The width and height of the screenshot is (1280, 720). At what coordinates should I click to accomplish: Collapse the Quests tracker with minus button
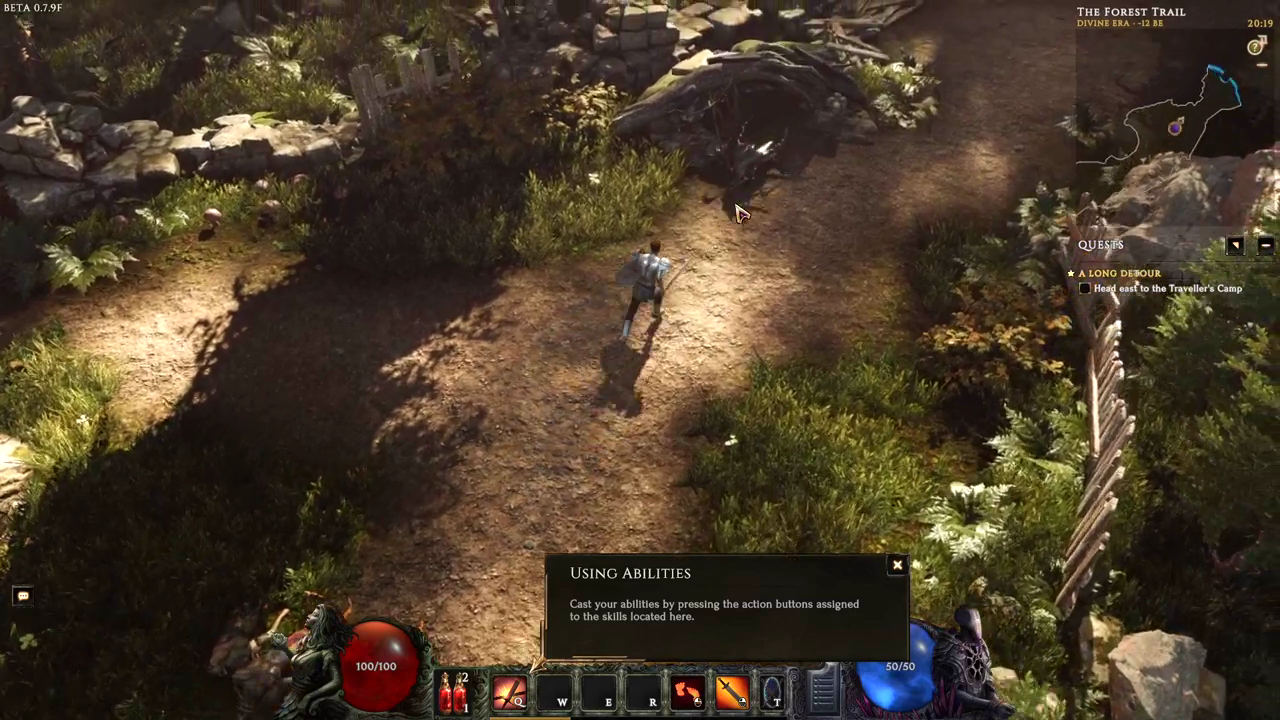click(1265, 245)
